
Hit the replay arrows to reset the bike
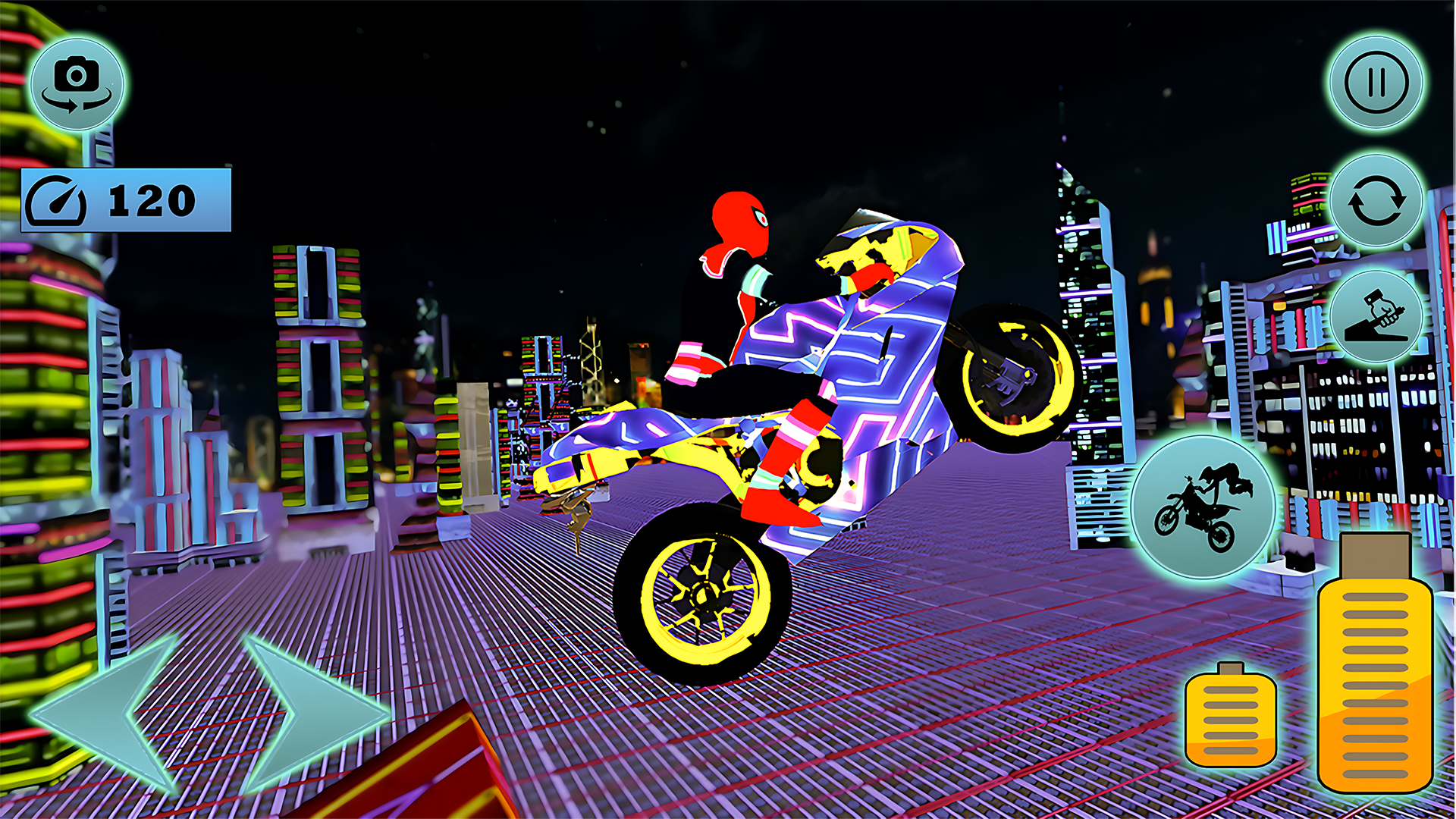tap(1377, 201)
